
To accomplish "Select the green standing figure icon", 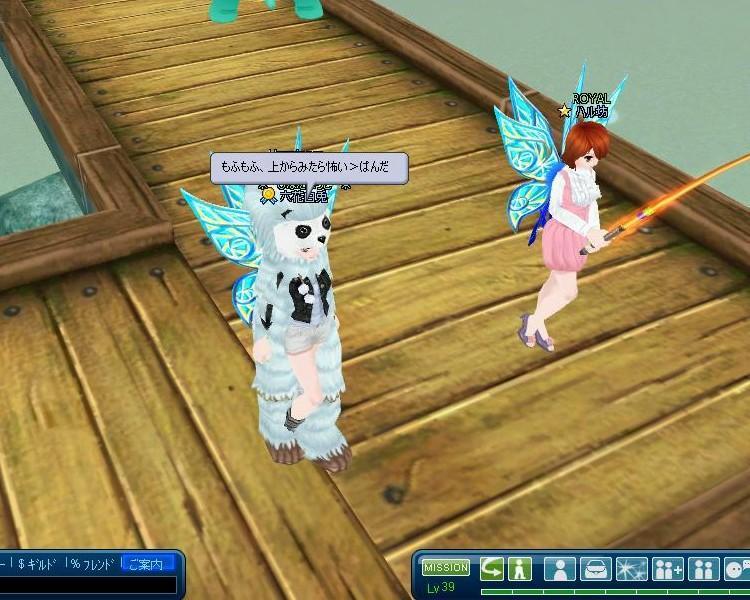I will [x=519, y=569].
